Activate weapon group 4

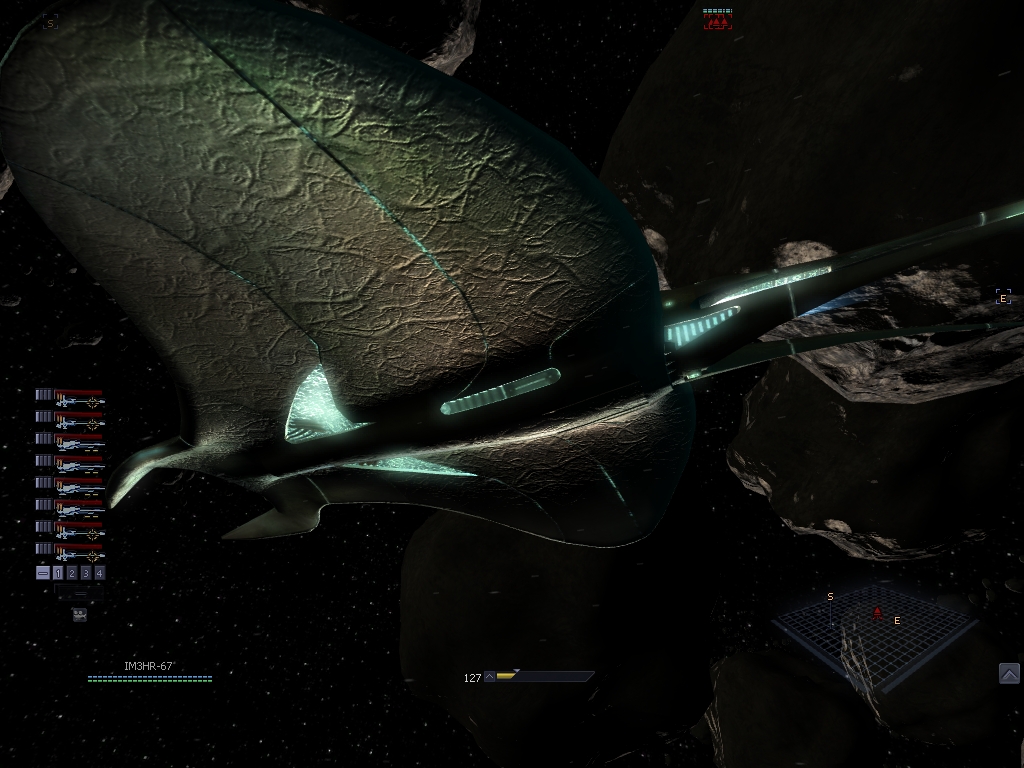pos(99,573)
